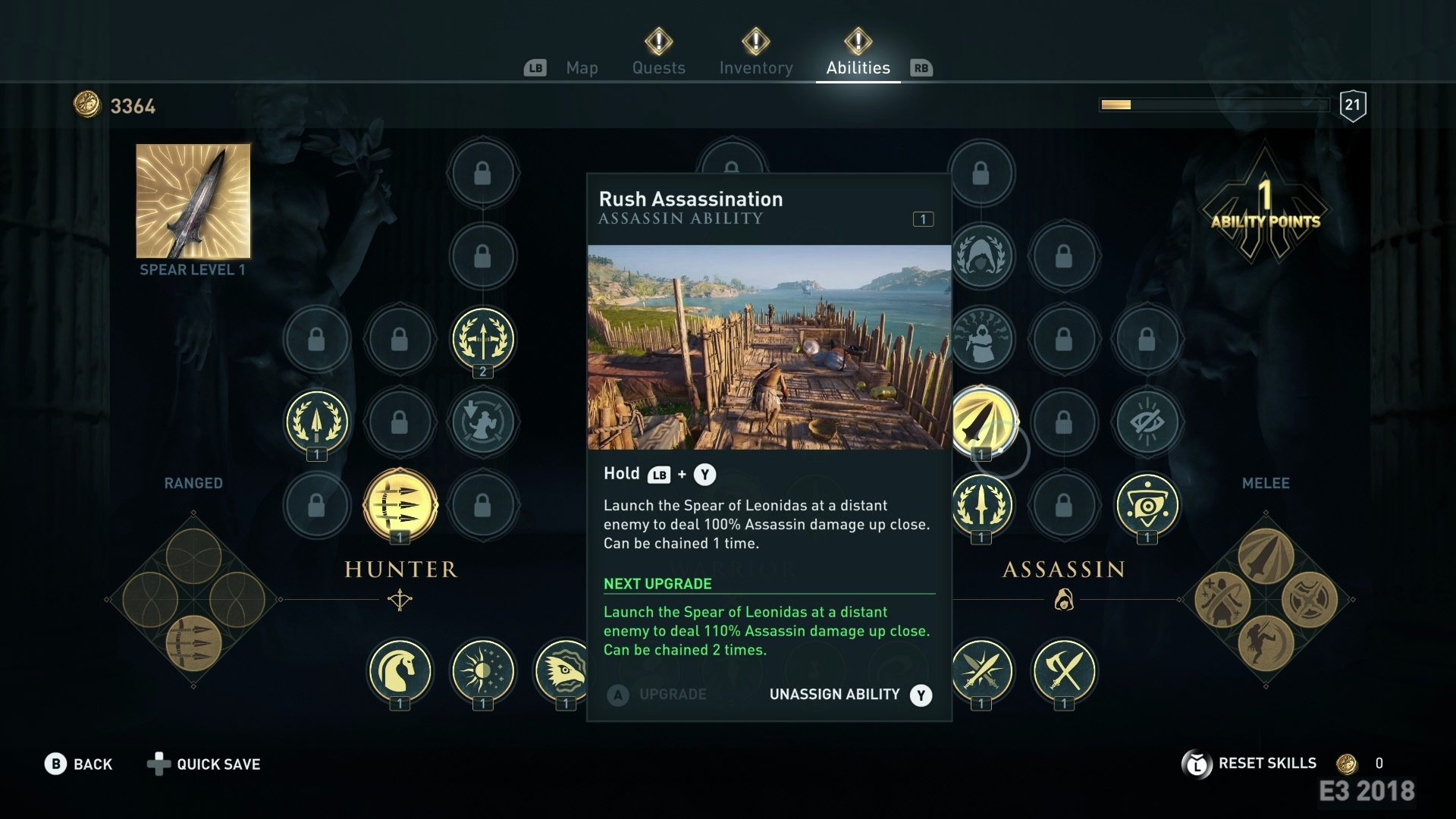This screenshot has width=1456, height=819.
Task: Switch to the Inventory tab
Action: (x=755, y=67)
